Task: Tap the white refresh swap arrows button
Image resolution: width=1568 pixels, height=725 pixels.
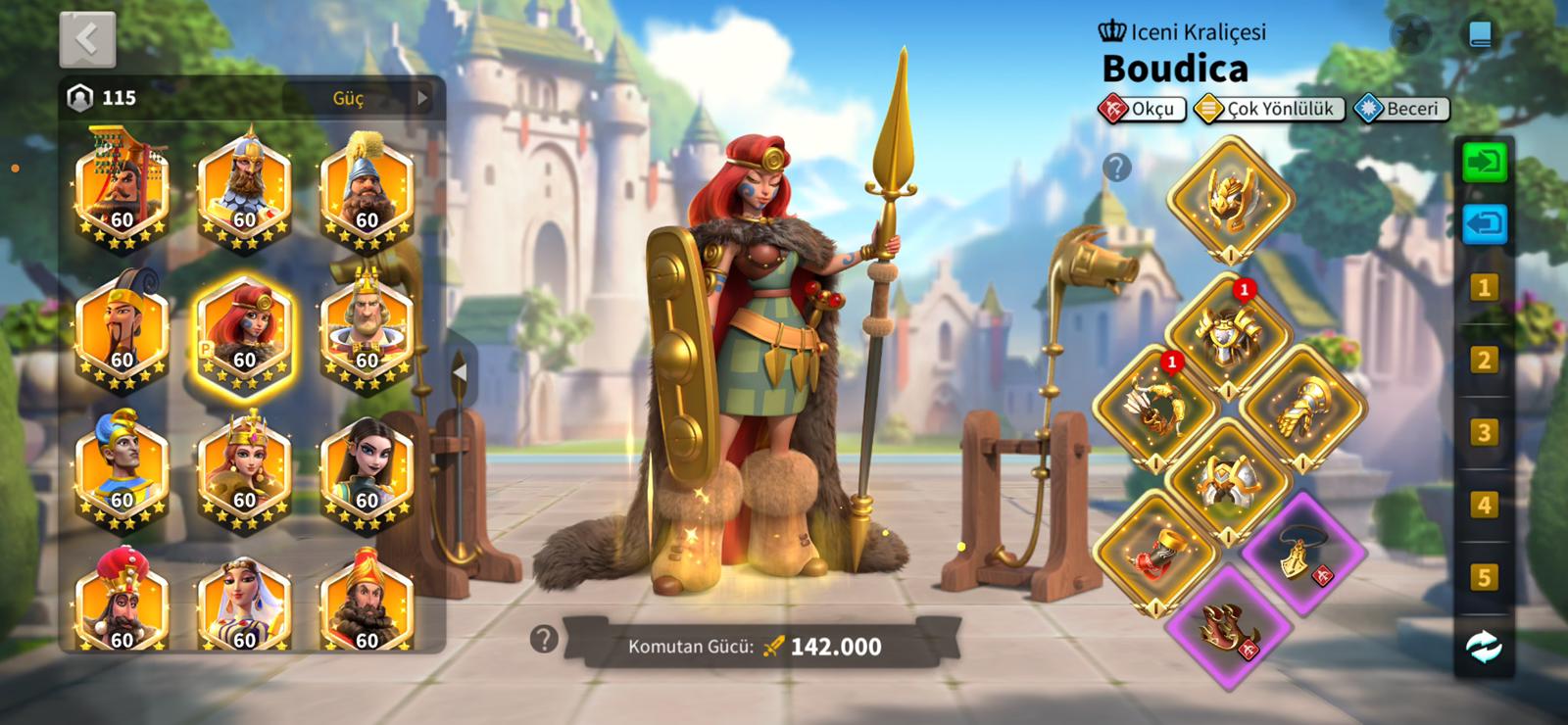Action: click(1484, 647)
